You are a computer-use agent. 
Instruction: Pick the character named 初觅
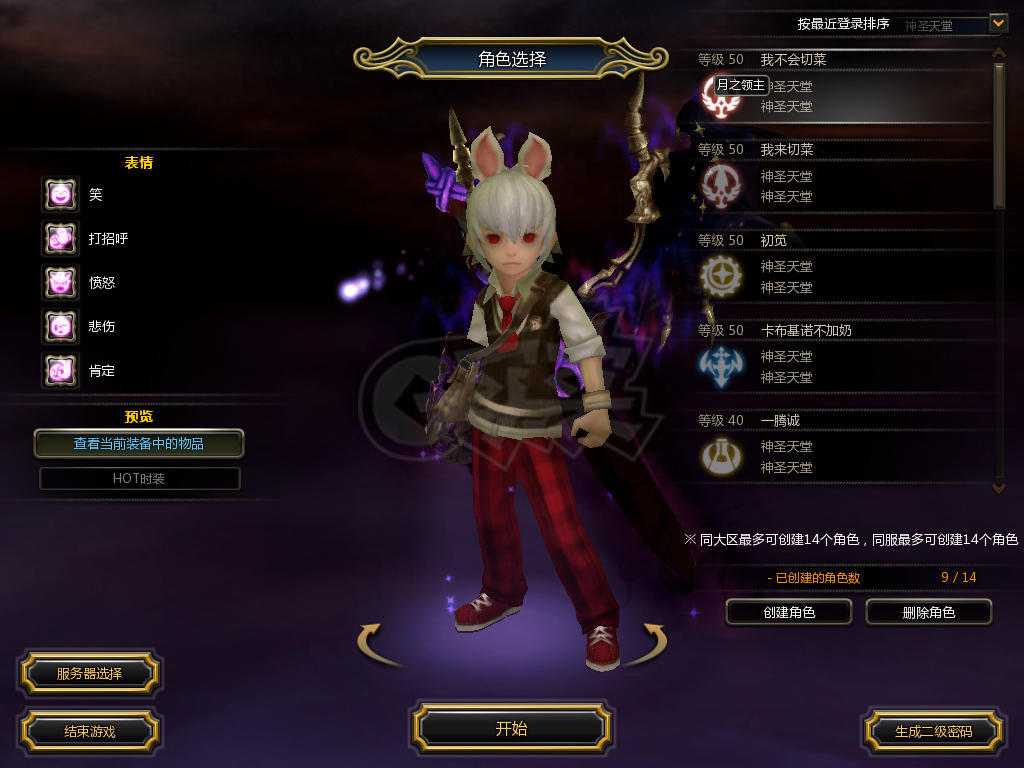tap(840, 267)
